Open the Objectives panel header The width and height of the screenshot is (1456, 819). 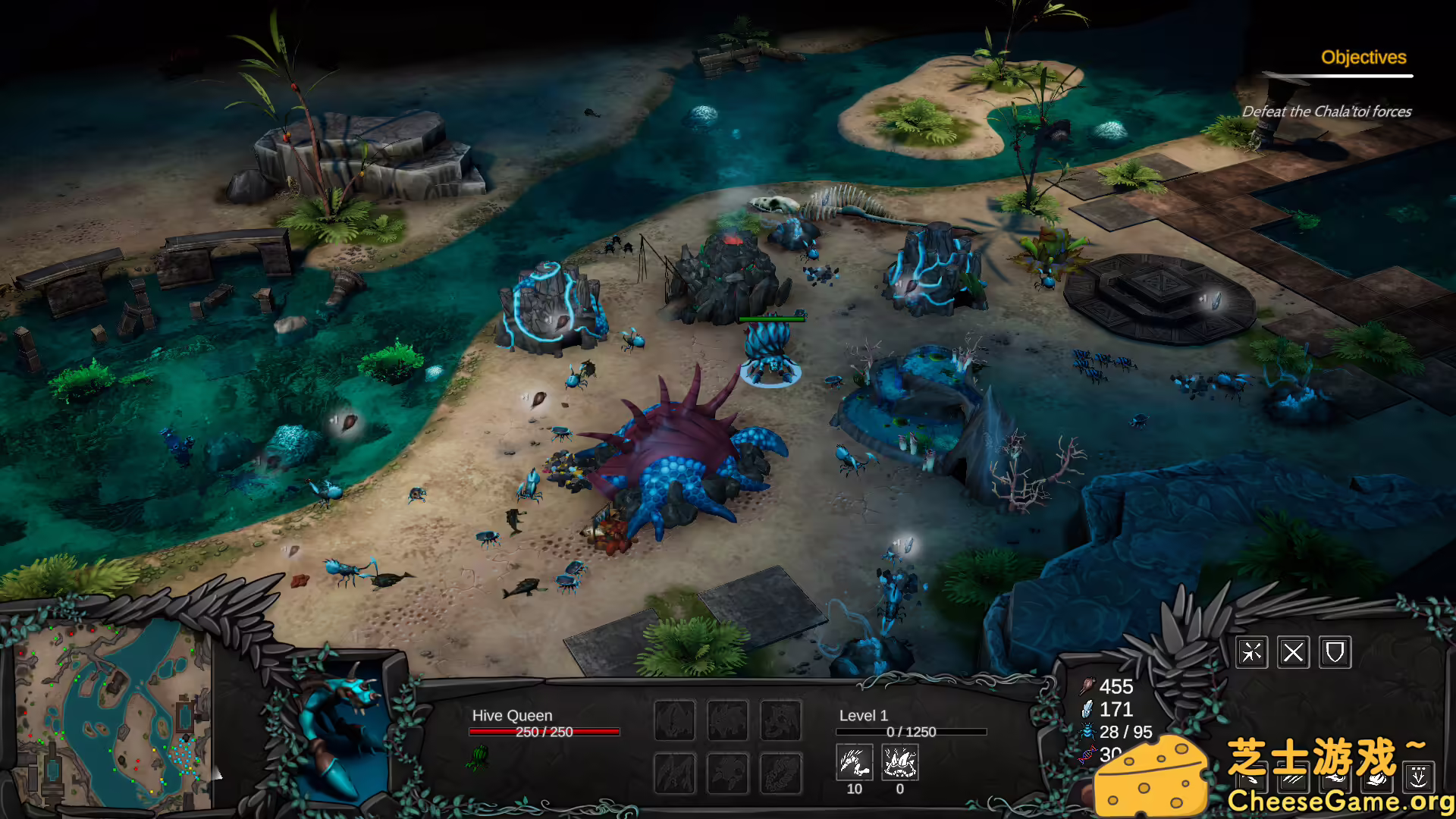[x=1363, y=58]
